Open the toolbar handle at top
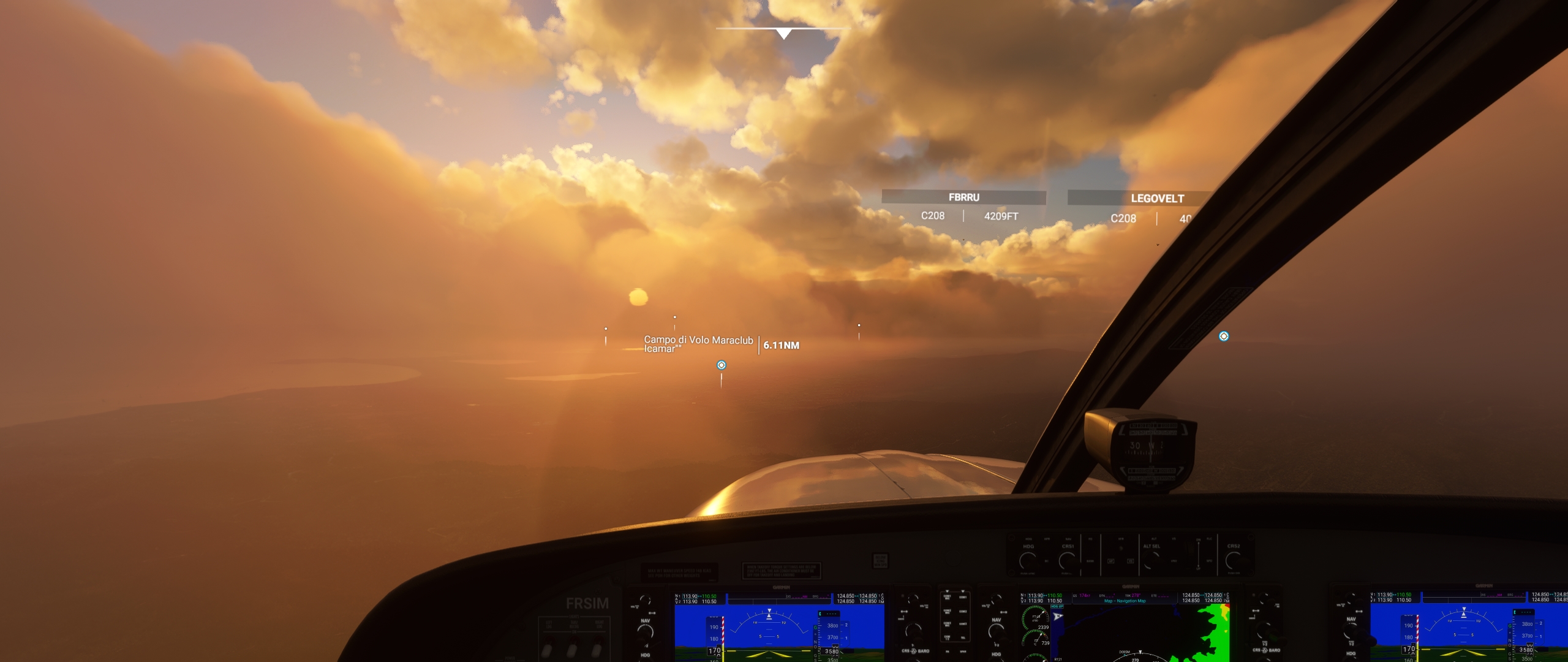 coord(783,33)
